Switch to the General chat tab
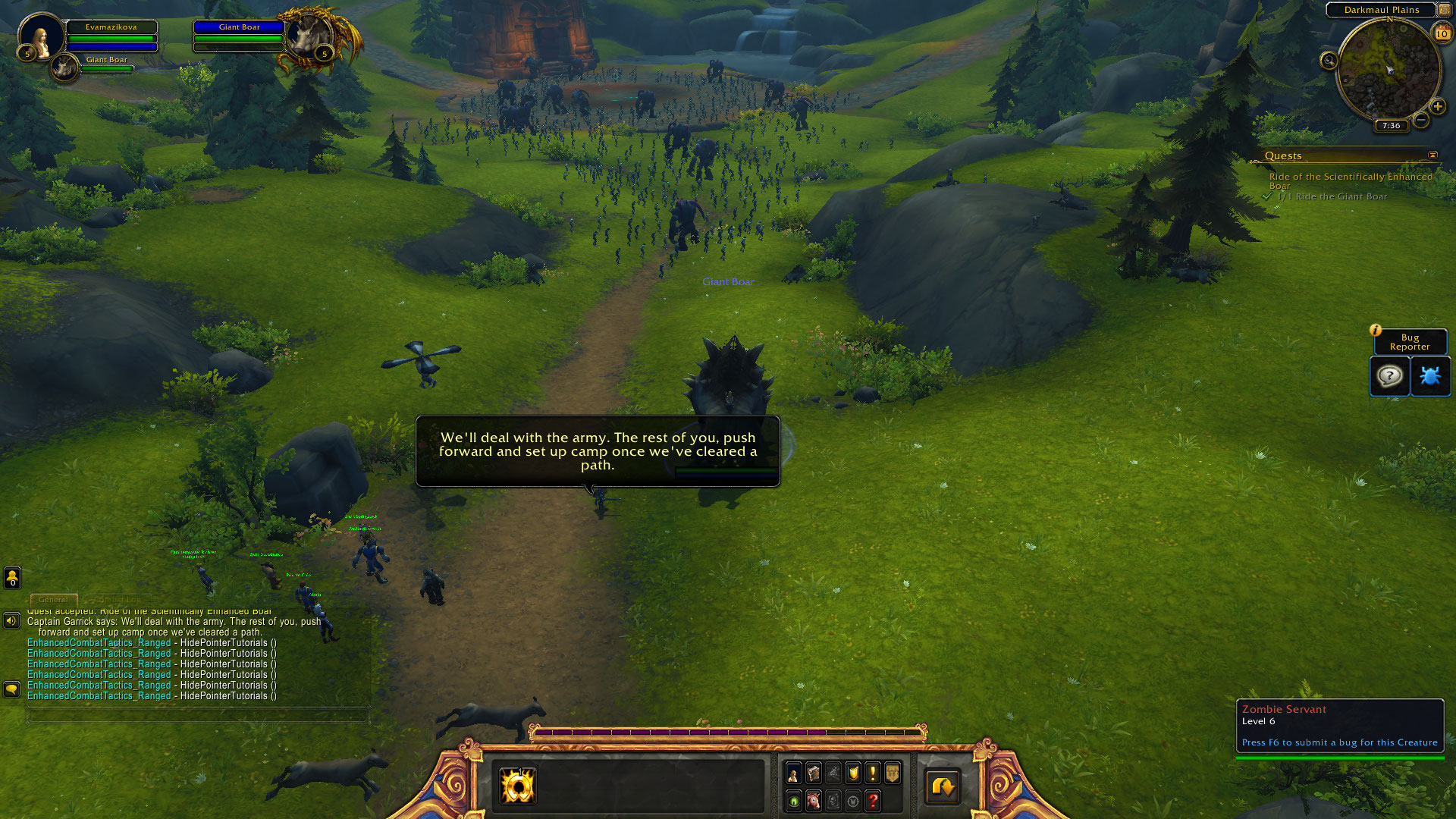Viewport: 1456px width, 819px height. coord(53,599)
